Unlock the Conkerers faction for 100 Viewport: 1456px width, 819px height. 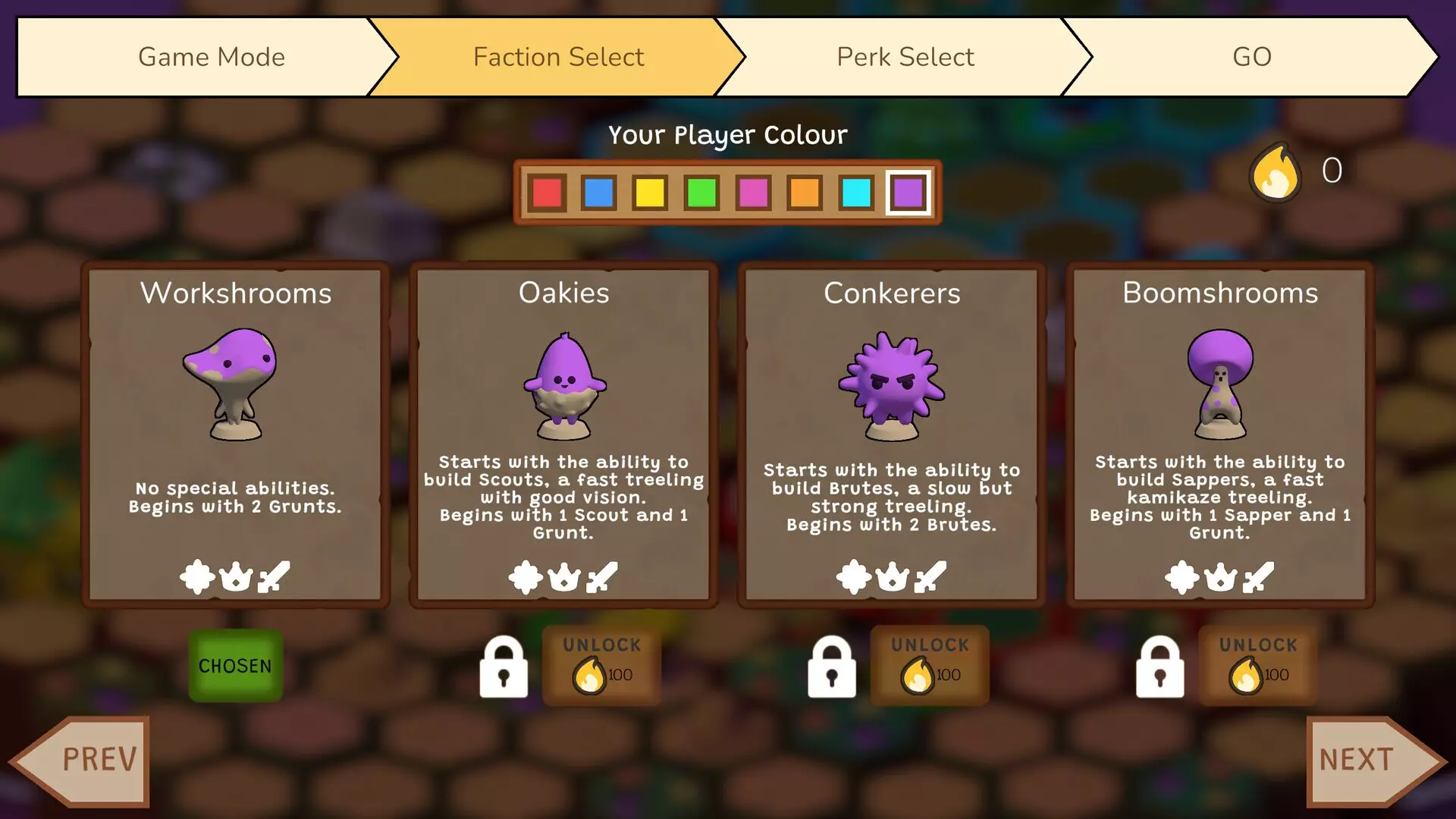click(930, 665)
